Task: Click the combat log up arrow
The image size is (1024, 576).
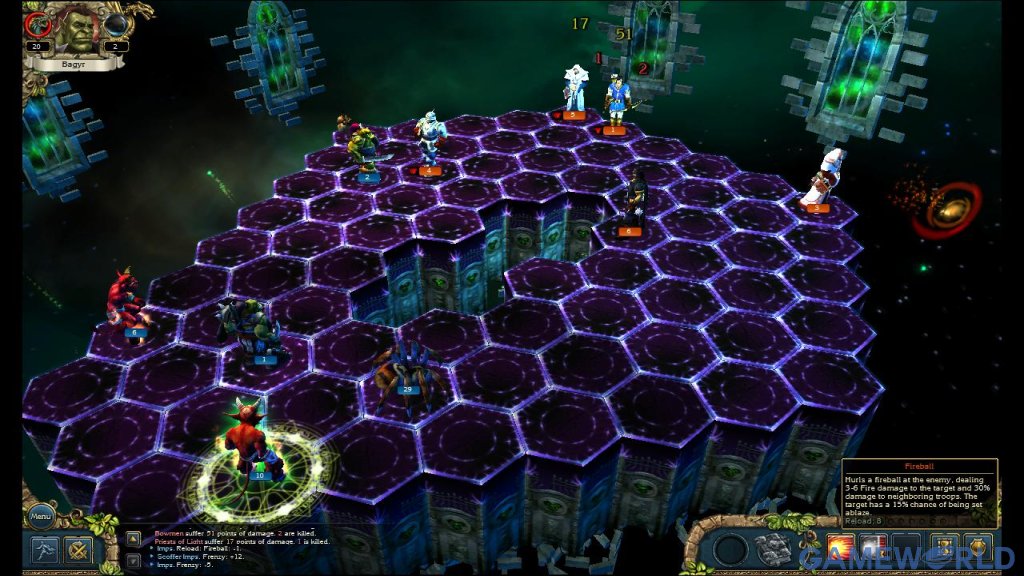Action: click(x=133, y=538)
